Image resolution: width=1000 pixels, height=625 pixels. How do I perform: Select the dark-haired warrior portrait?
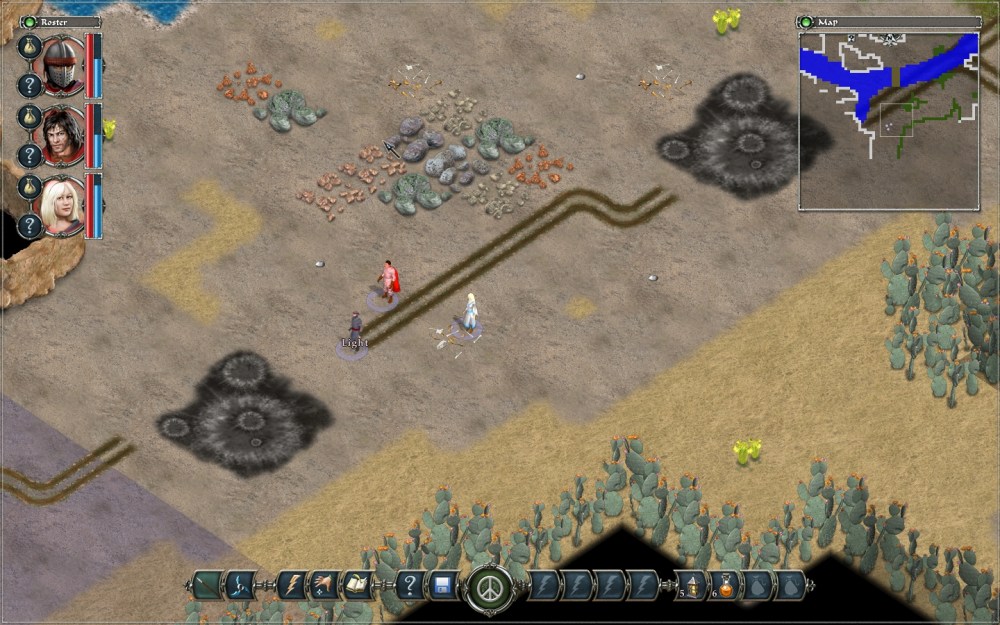pyautogui.click(x=62, y=133)
